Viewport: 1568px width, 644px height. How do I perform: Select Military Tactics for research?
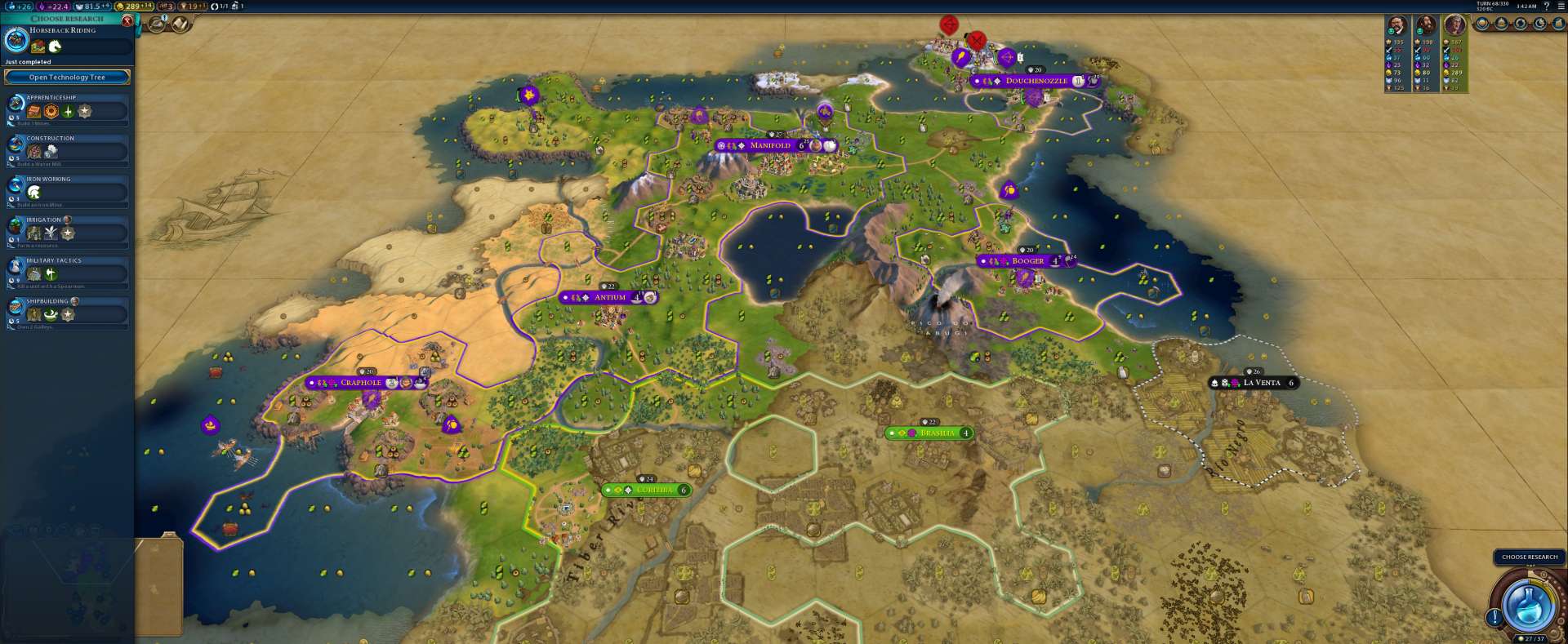click(x=69, y=272)
